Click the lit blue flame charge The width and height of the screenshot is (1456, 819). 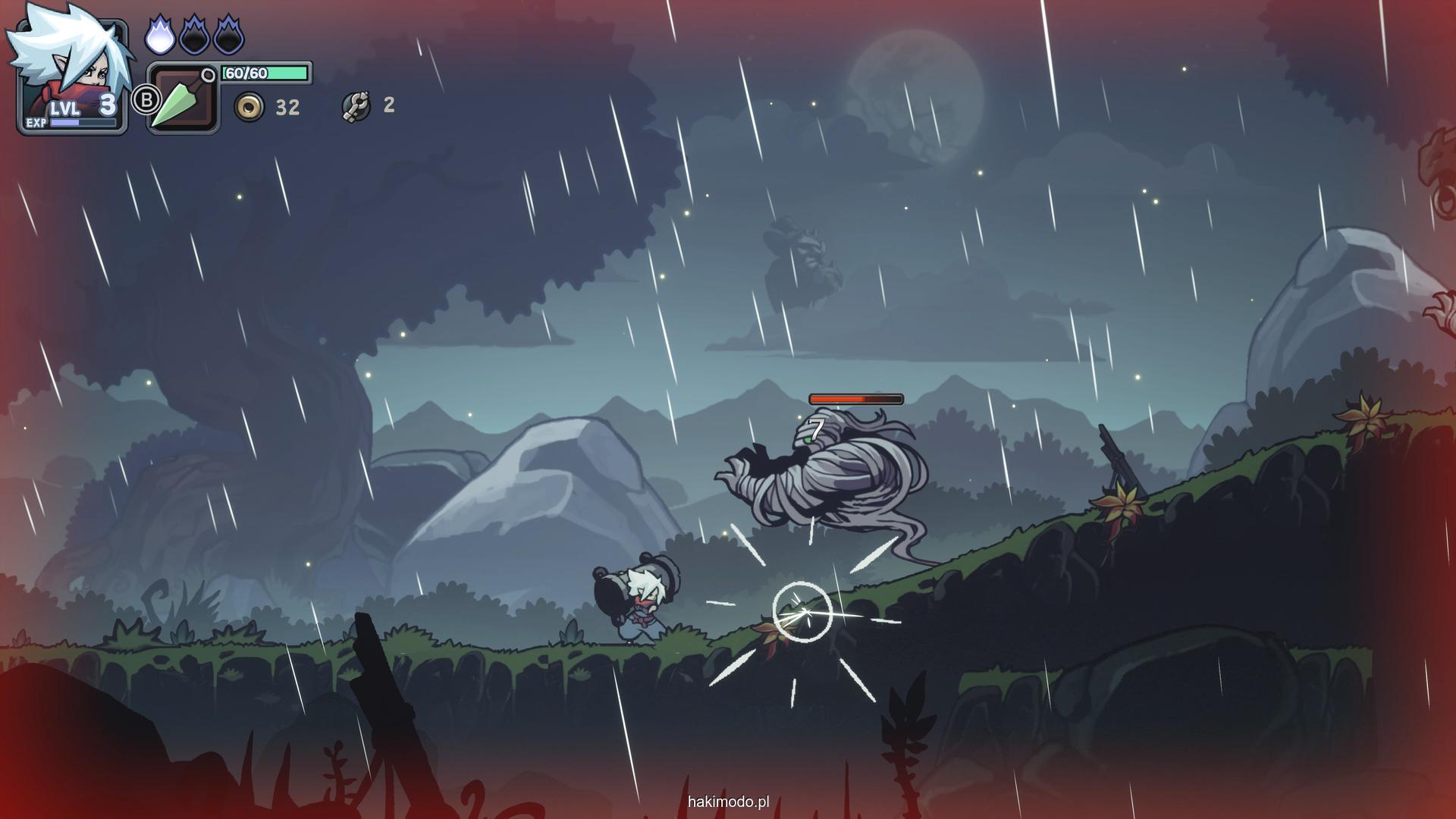(x=159, y=36)
